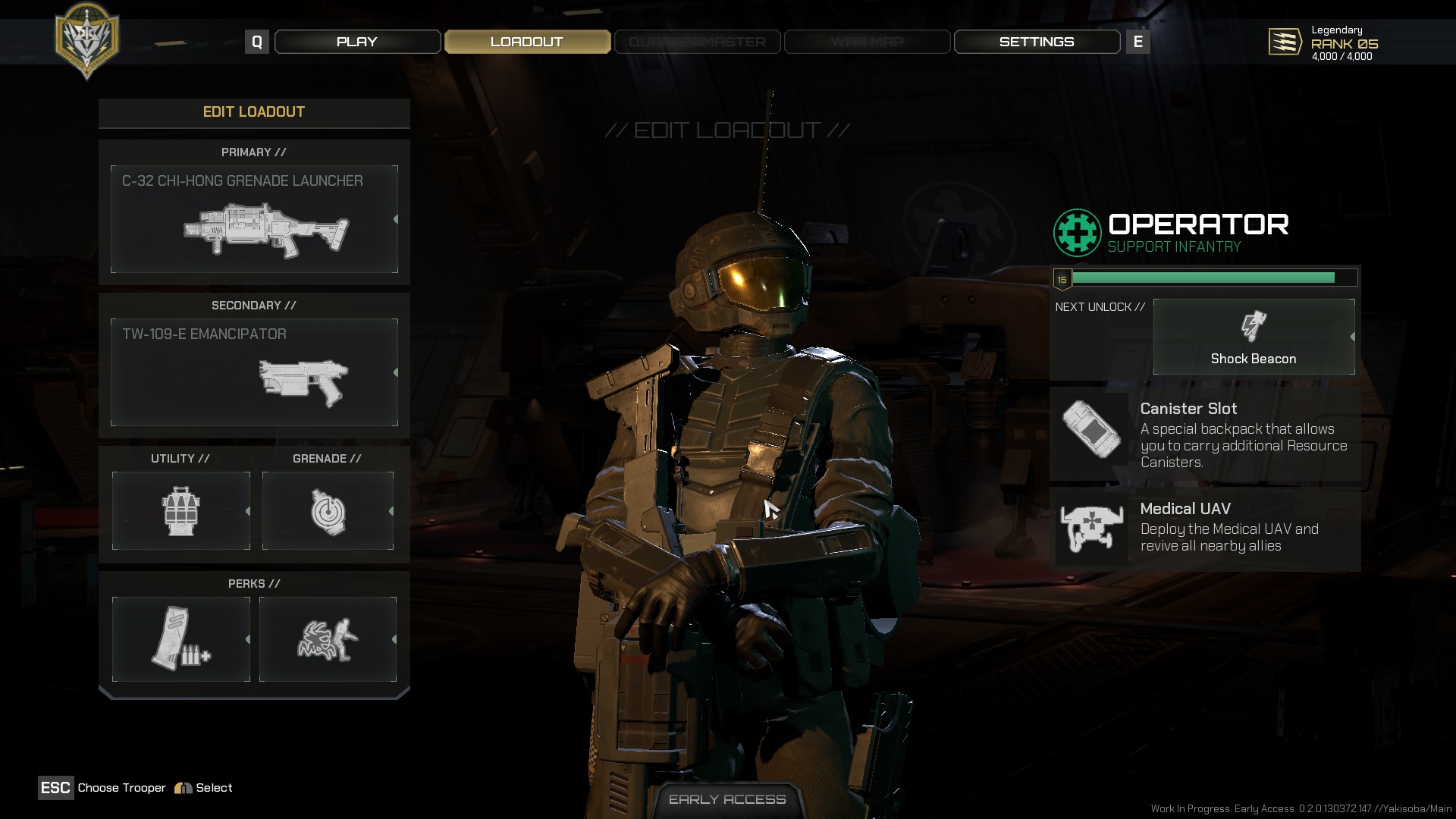Open the Settings tab

click(1036, 42)
